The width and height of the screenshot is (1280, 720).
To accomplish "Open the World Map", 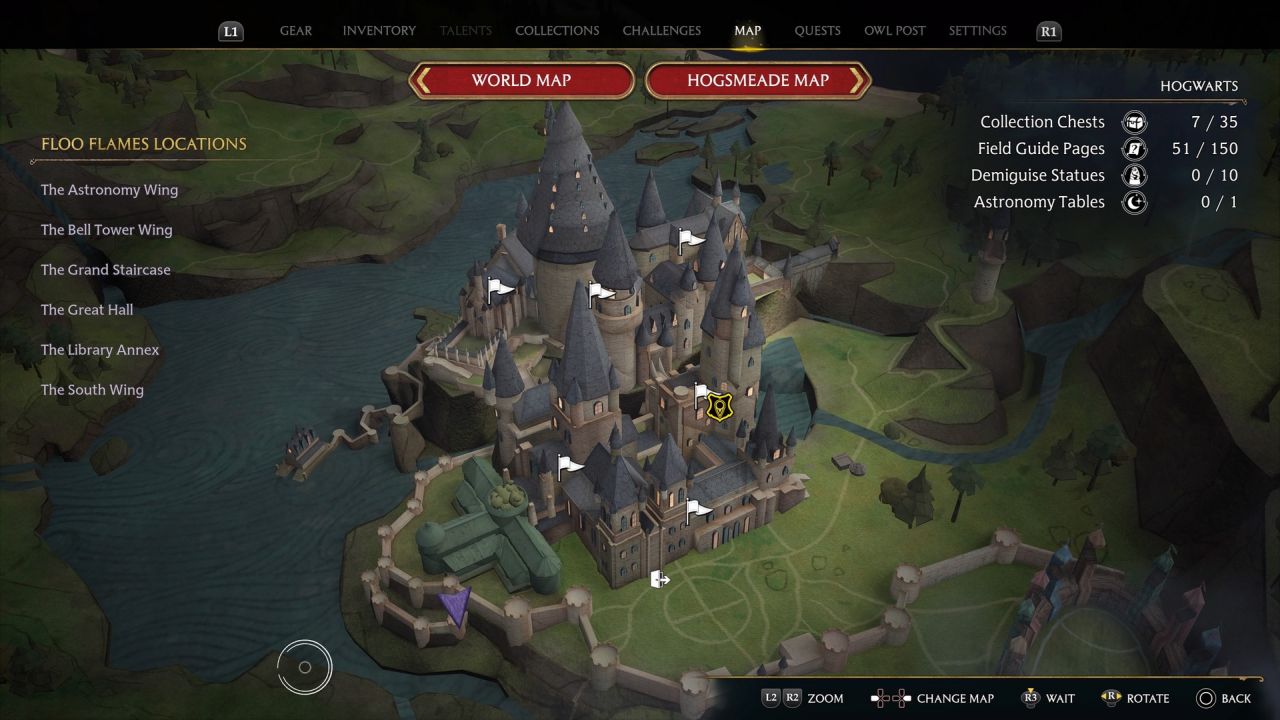I will 522,81.
